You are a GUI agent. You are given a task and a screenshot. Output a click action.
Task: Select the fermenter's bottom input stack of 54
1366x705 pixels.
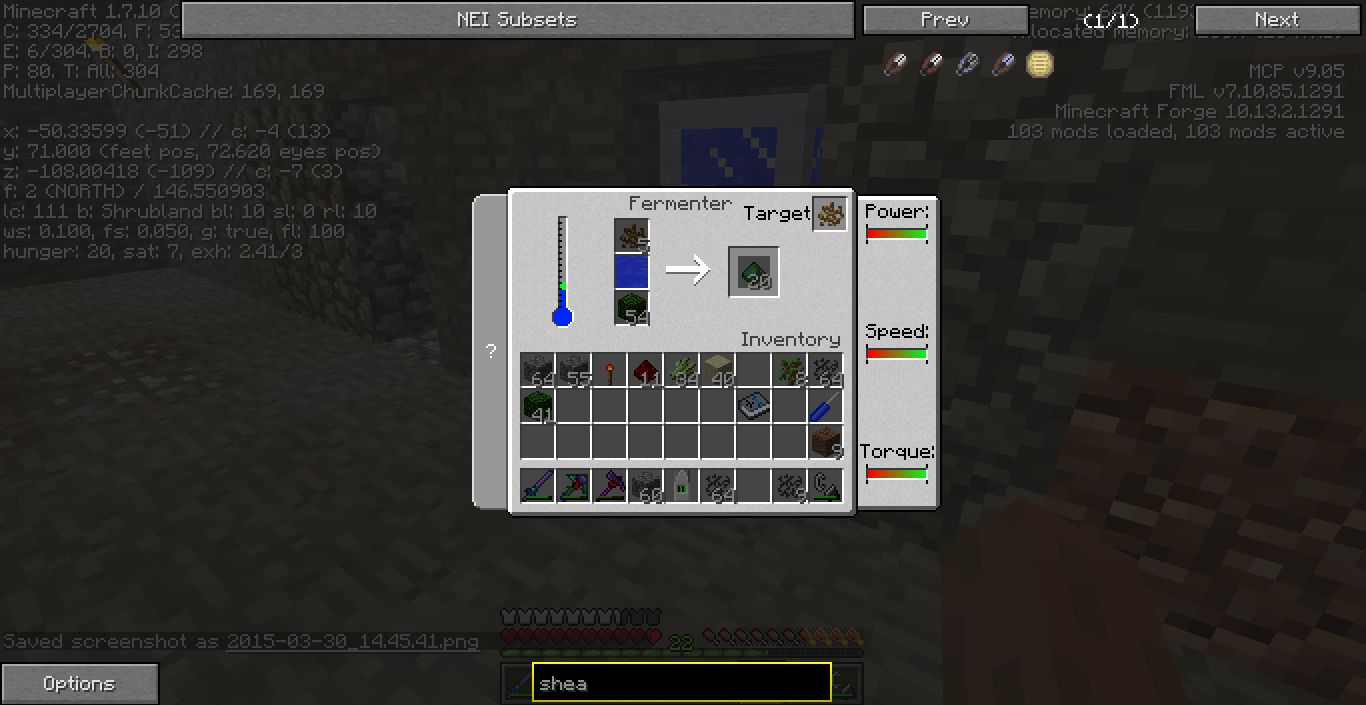(x=632, y=308)
